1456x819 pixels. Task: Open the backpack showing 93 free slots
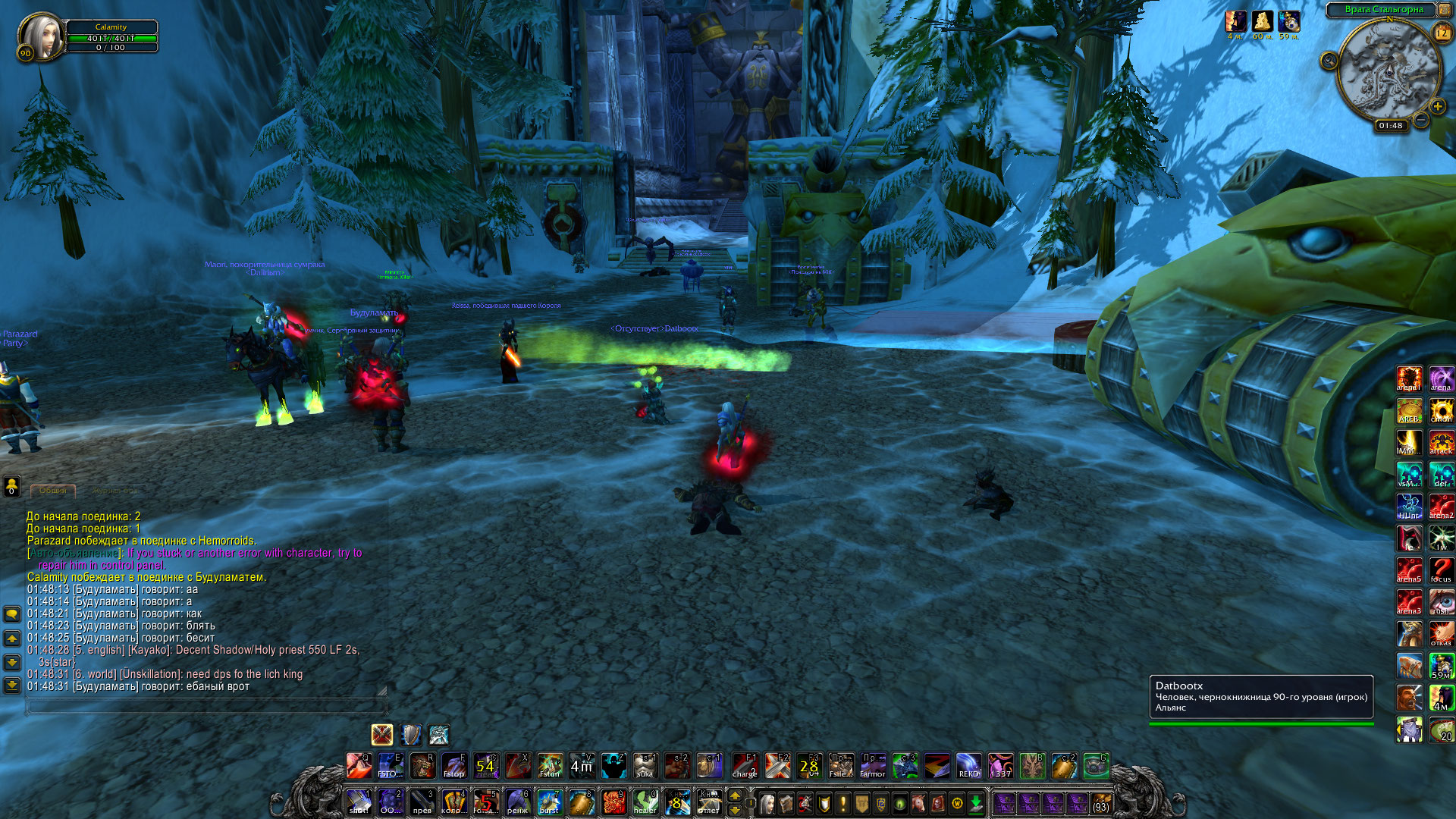pos(1100,802)
